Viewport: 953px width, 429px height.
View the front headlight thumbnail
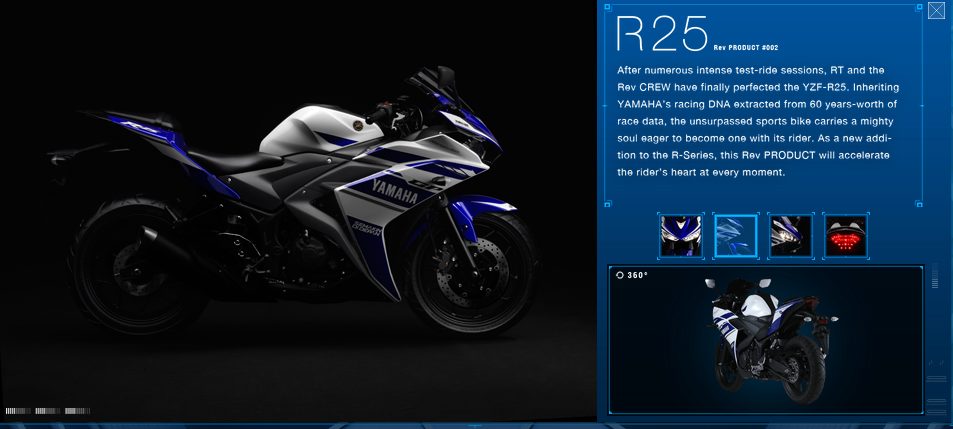(x=680, y=235)
